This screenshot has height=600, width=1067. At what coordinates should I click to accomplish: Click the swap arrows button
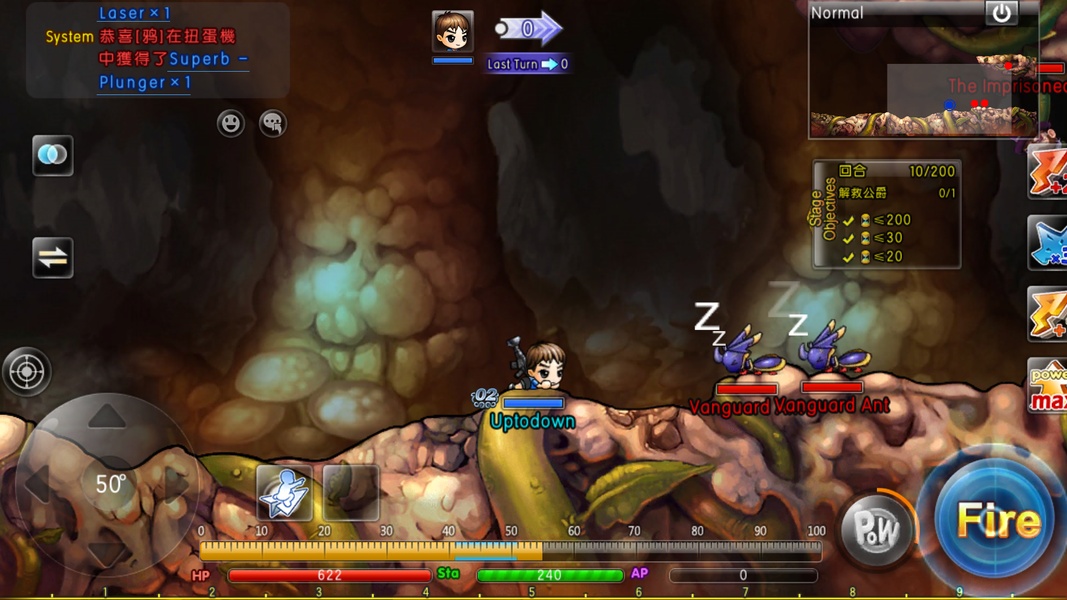52,258
